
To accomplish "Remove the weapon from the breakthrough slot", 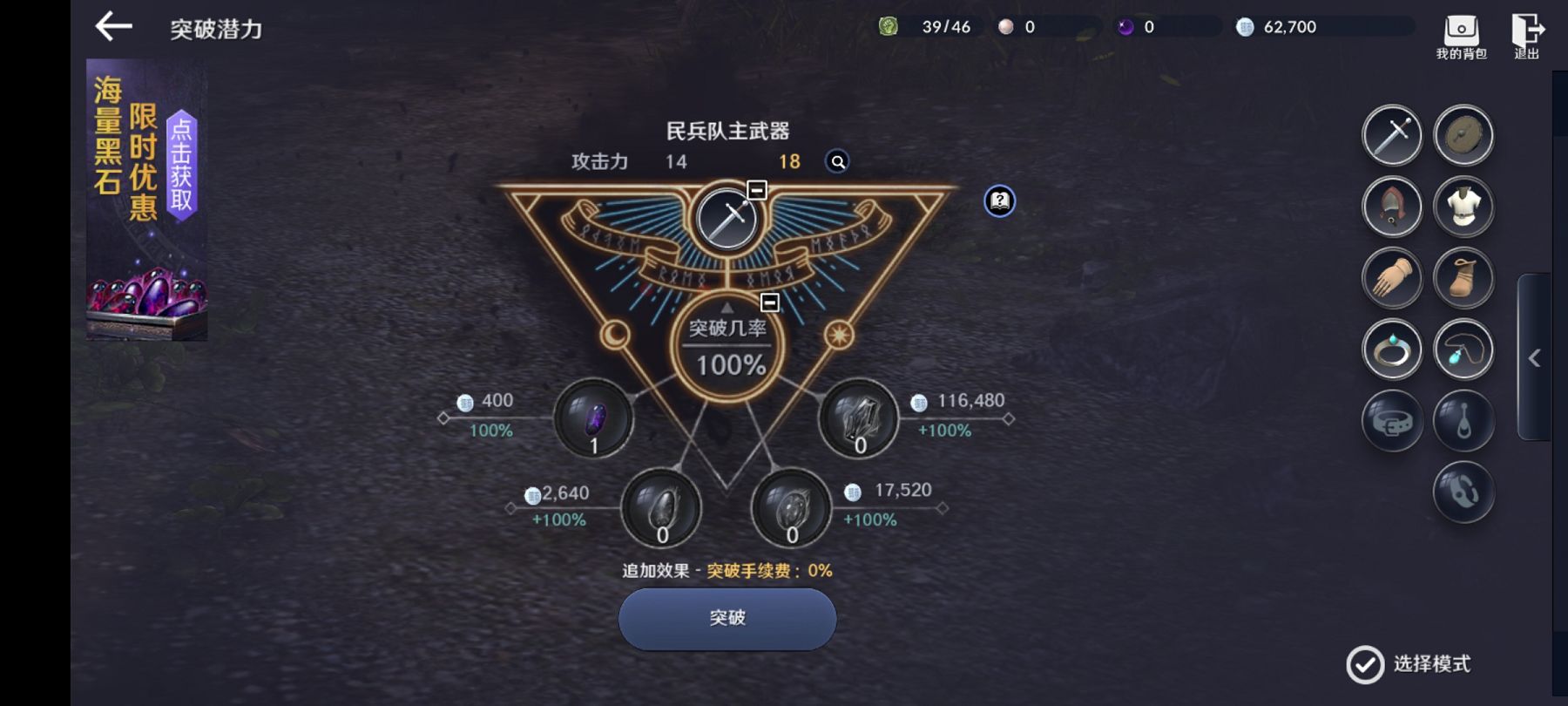I will (756, 190).
